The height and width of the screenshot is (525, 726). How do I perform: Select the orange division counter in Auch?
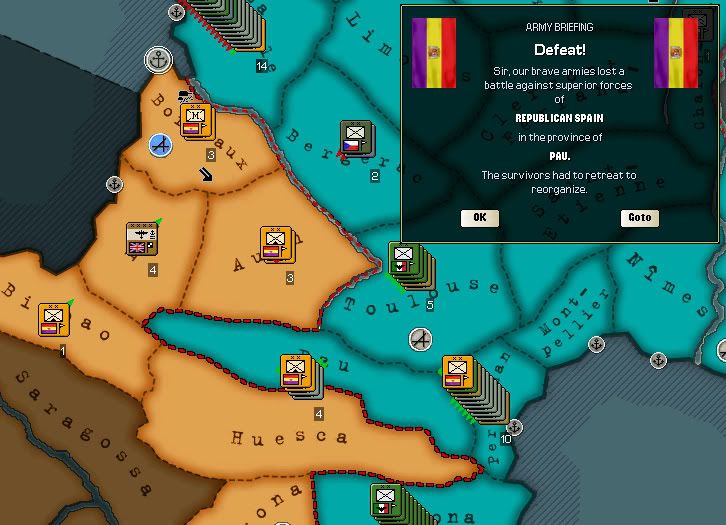tap(275, 246)
